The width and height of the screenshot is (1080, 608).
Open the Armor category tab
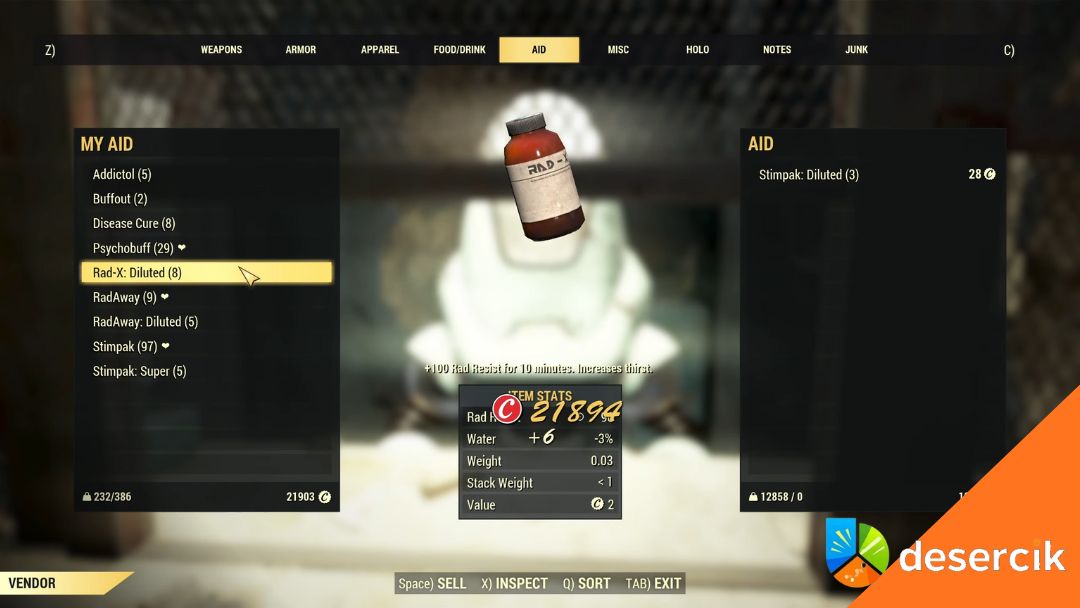pyautogui.click(x=301, y=50)
